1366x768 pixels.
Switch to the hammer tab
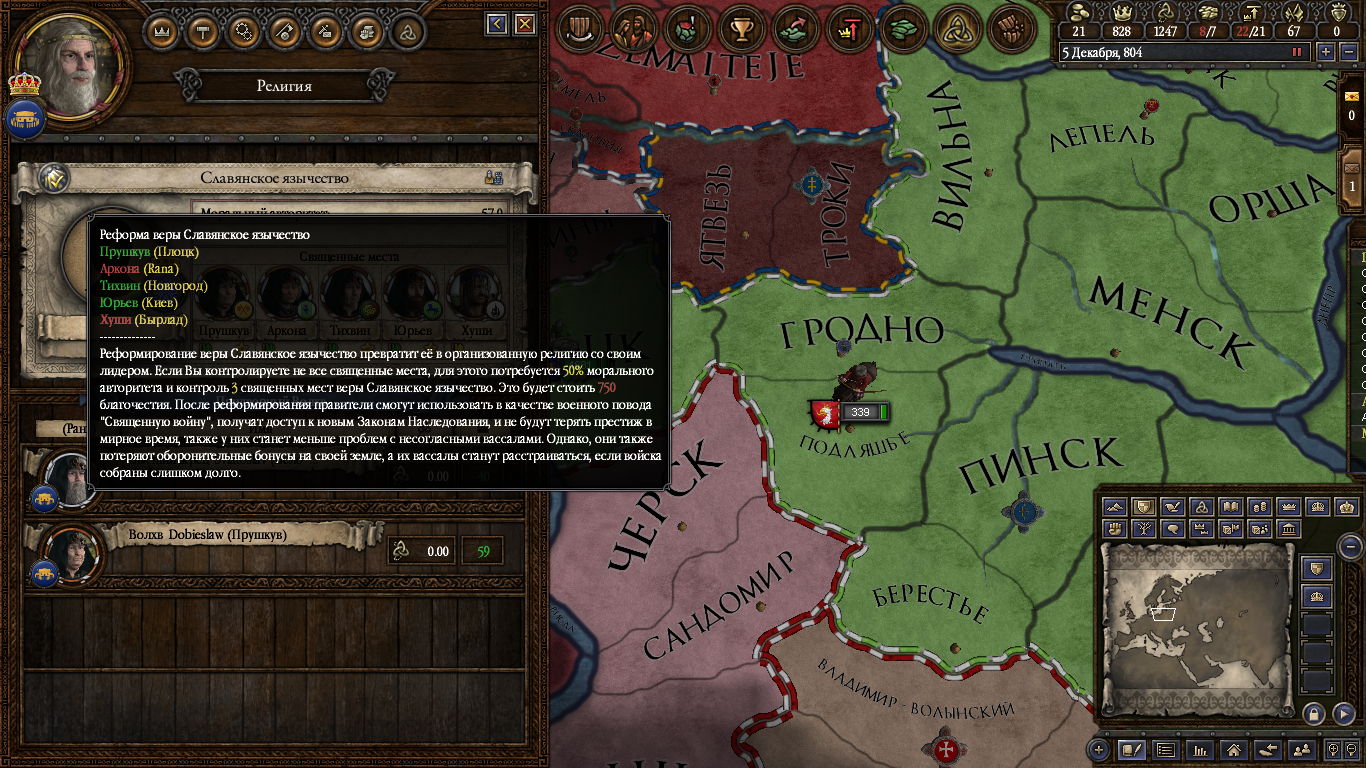pos(203,31)
